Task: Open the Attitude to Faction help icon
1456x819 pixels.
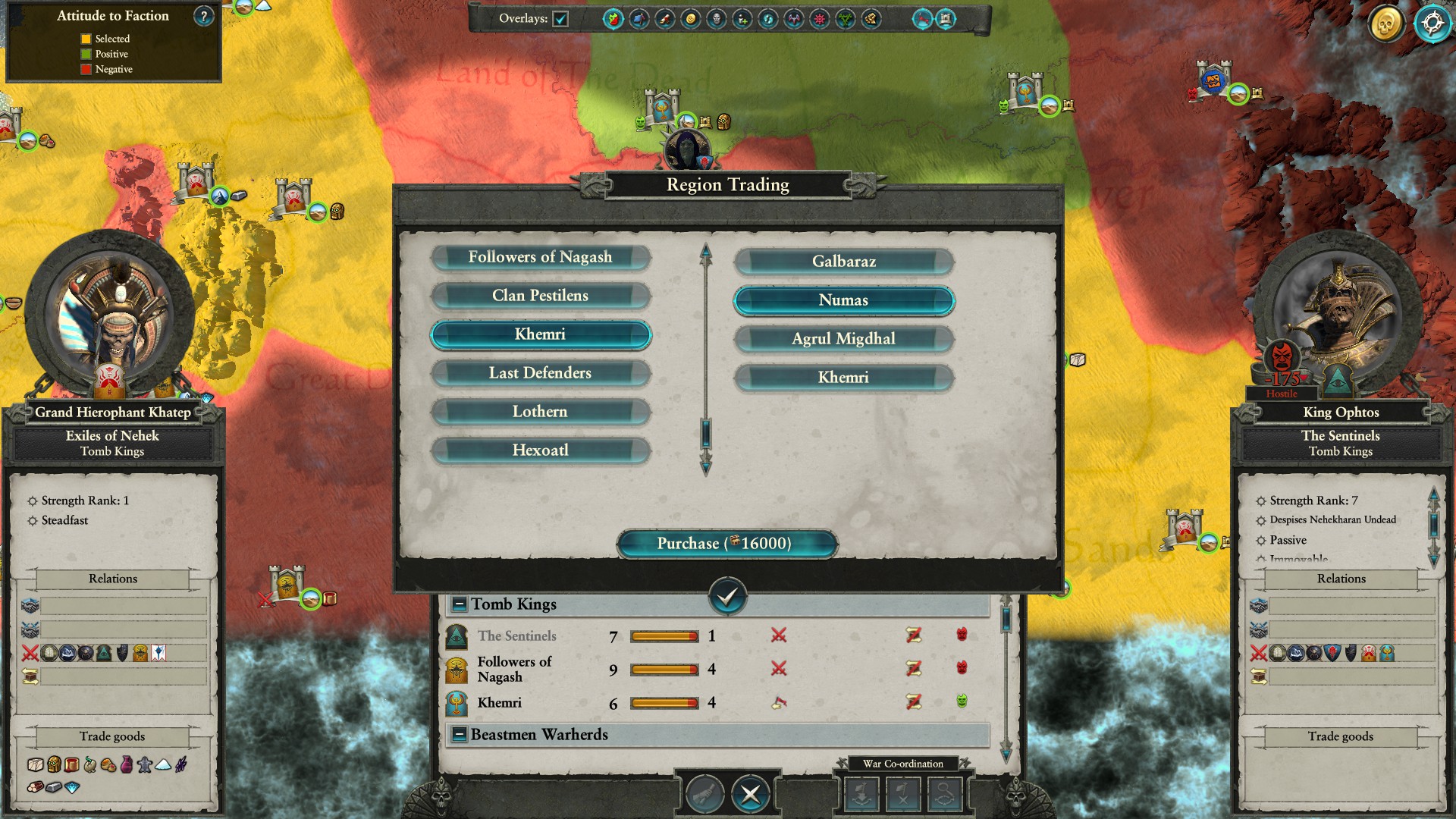Action: click(x=203, y=16)
